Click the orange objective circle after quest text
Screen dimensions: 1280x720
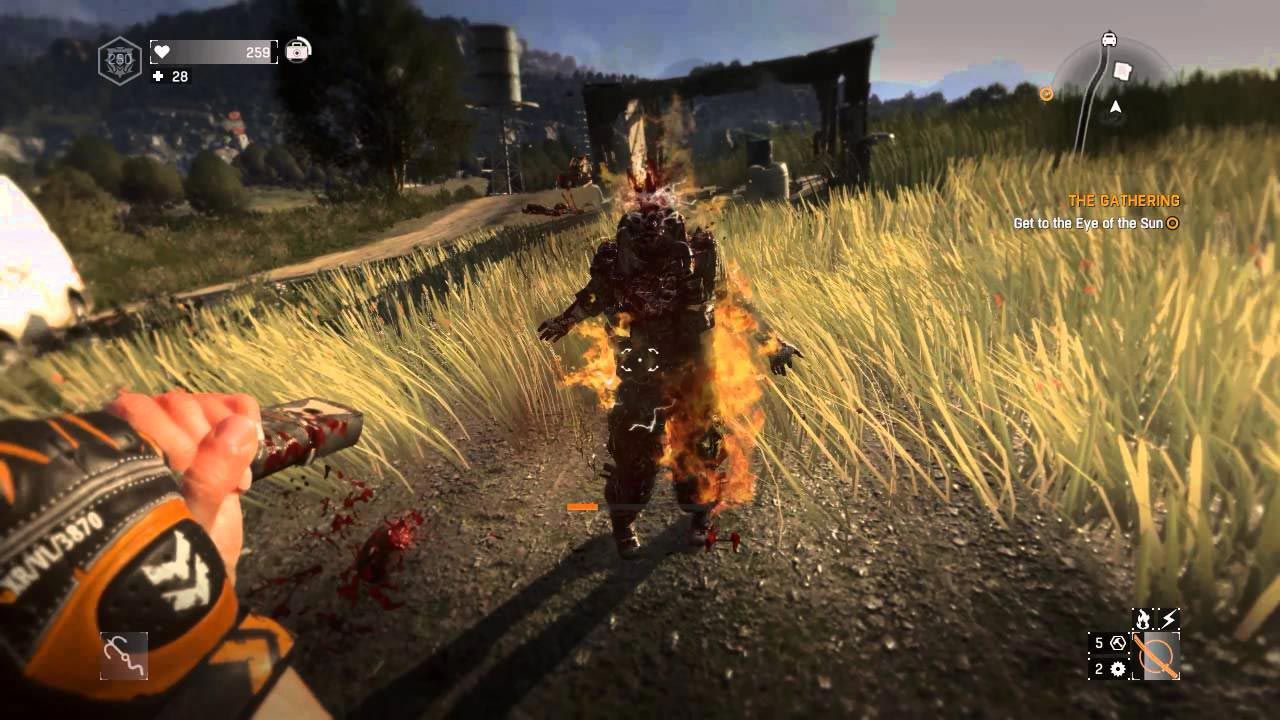[1170, 225]
